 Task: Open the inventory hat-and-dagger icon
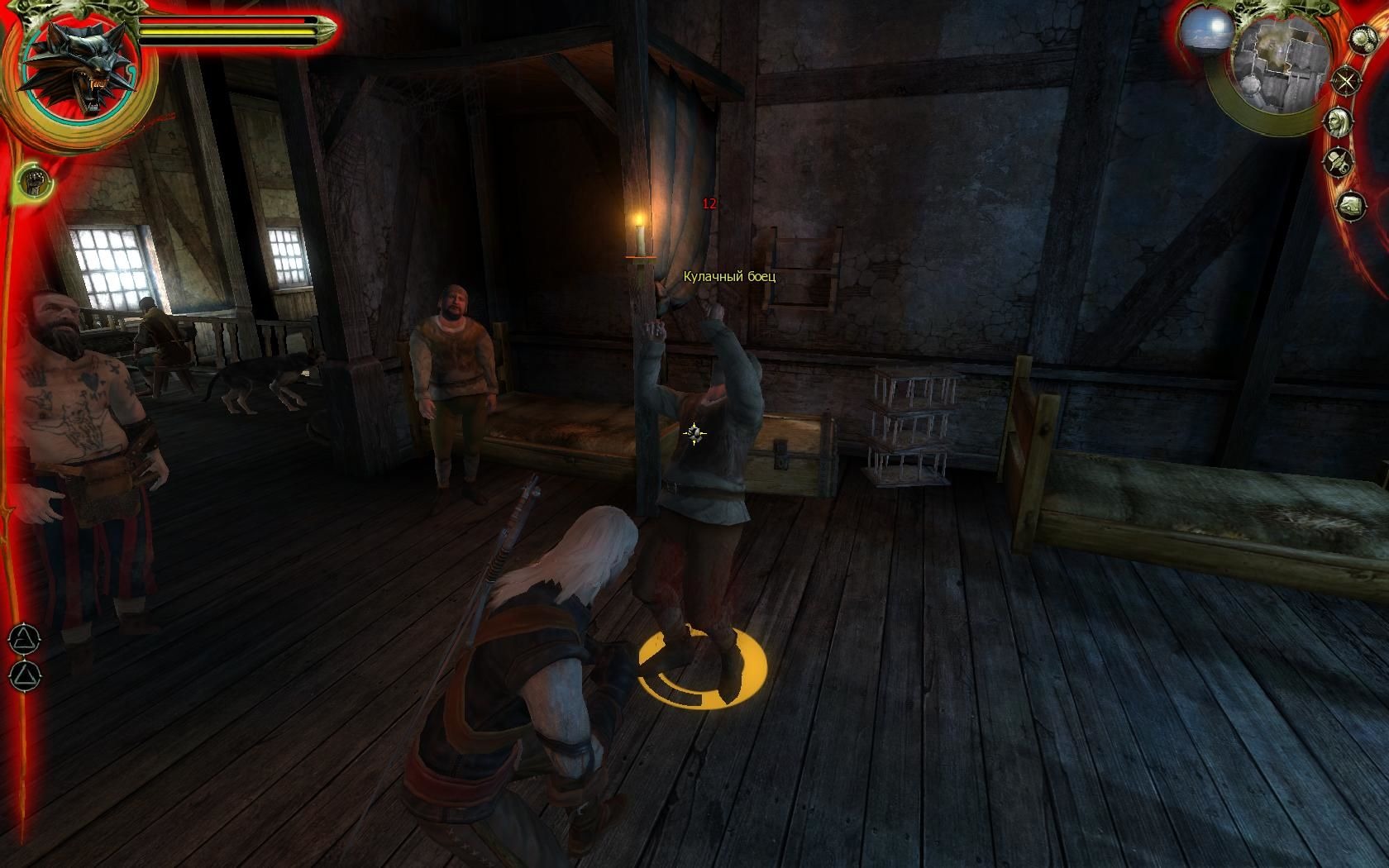coord(1336,161)
